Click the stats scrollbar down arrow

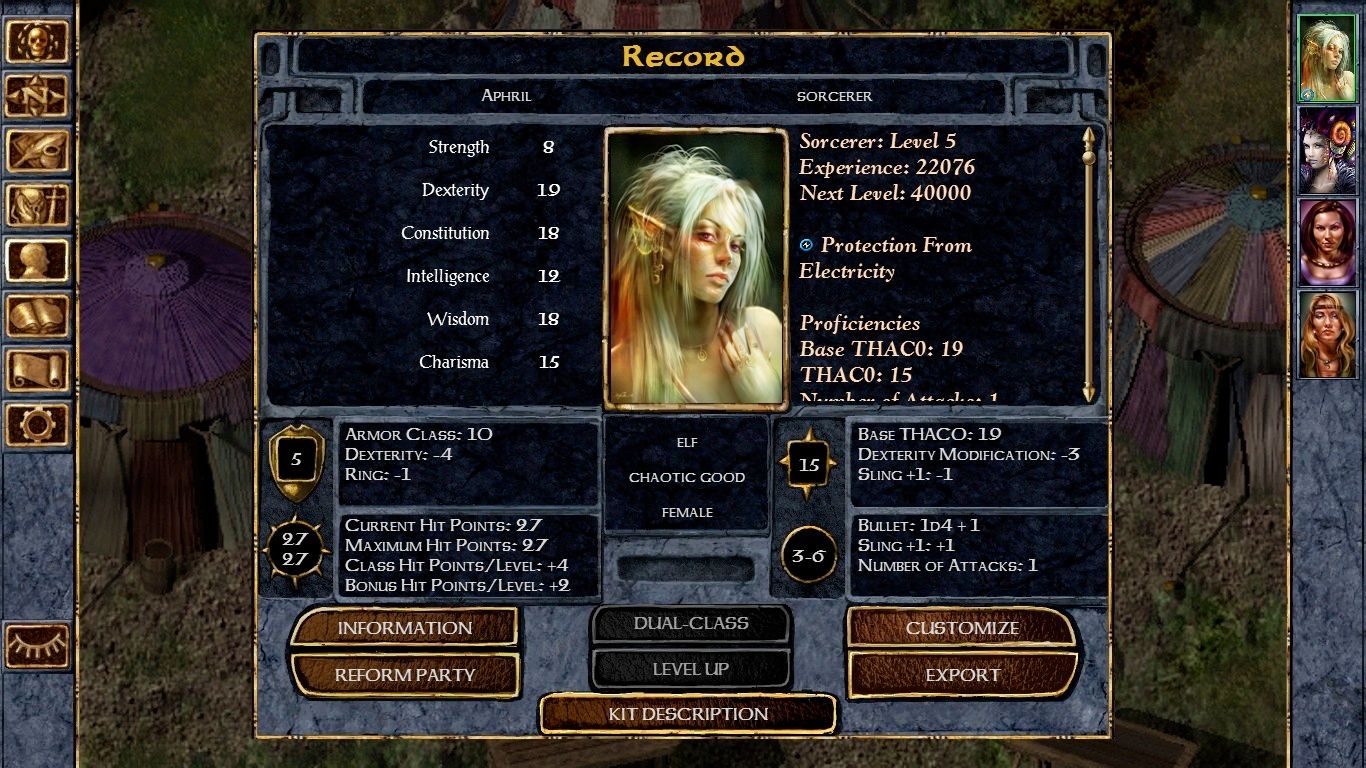coord(1089,393)
